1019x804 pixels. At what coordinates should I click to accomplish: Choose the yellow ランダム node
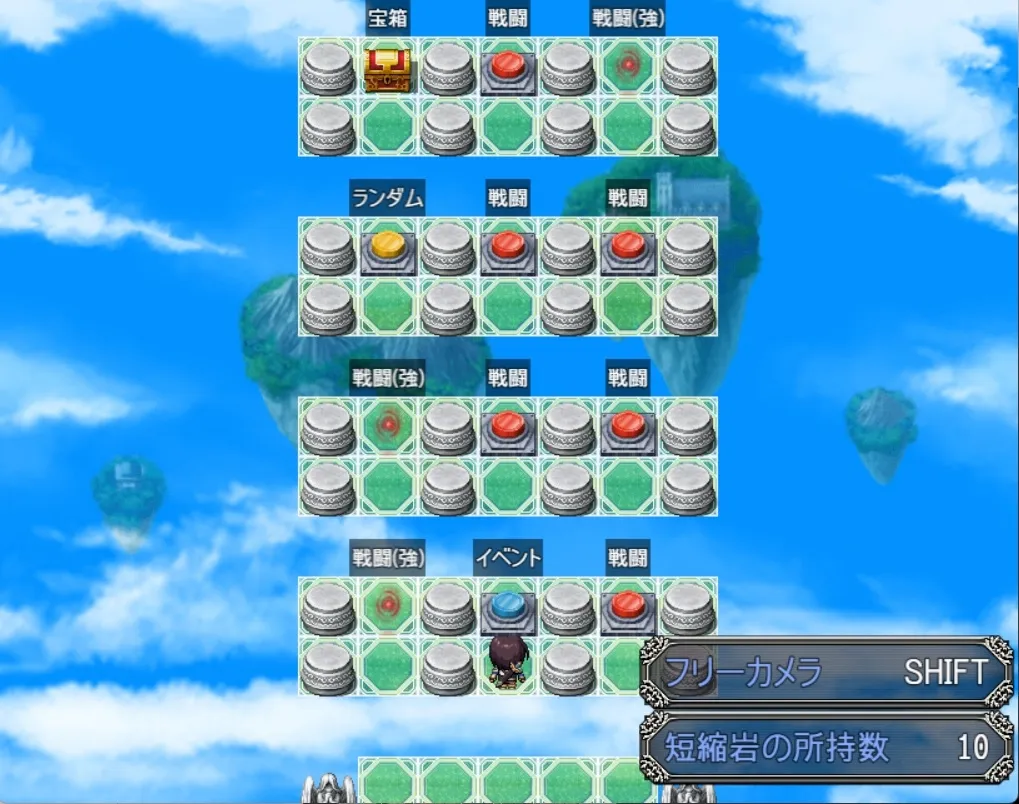click(388, 247)
